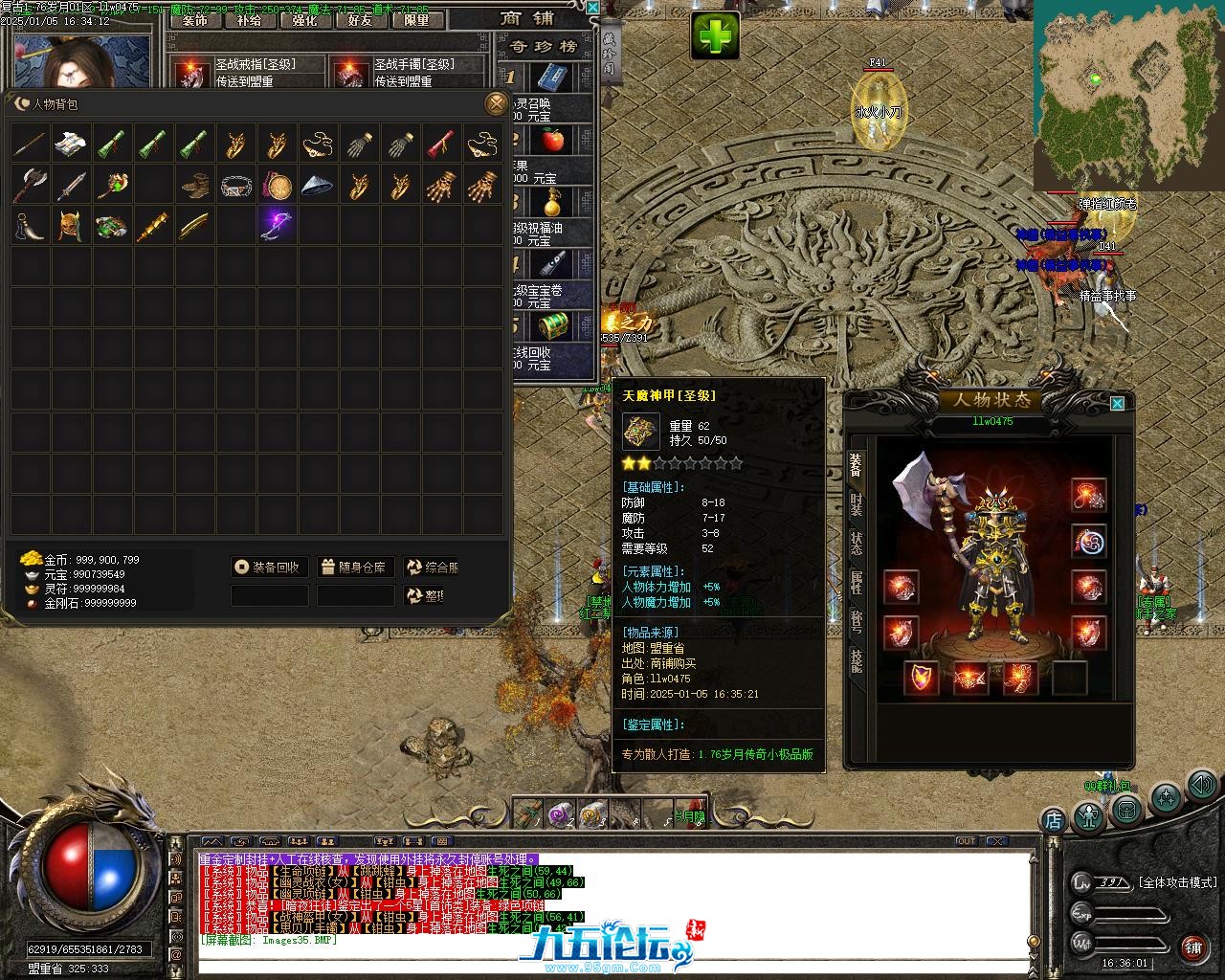Select the 补给 supplies shop tab

249,20
